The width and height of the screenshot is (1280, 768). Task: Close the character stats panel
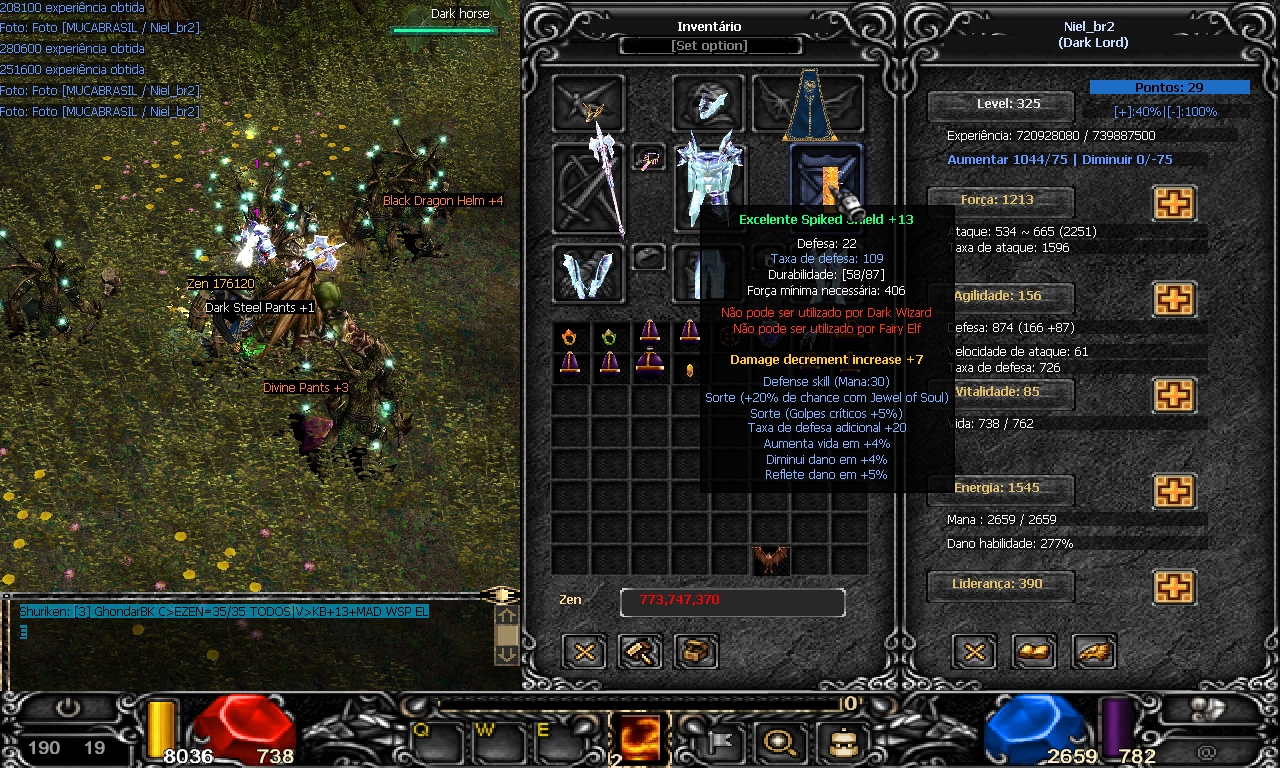(975, 652)
